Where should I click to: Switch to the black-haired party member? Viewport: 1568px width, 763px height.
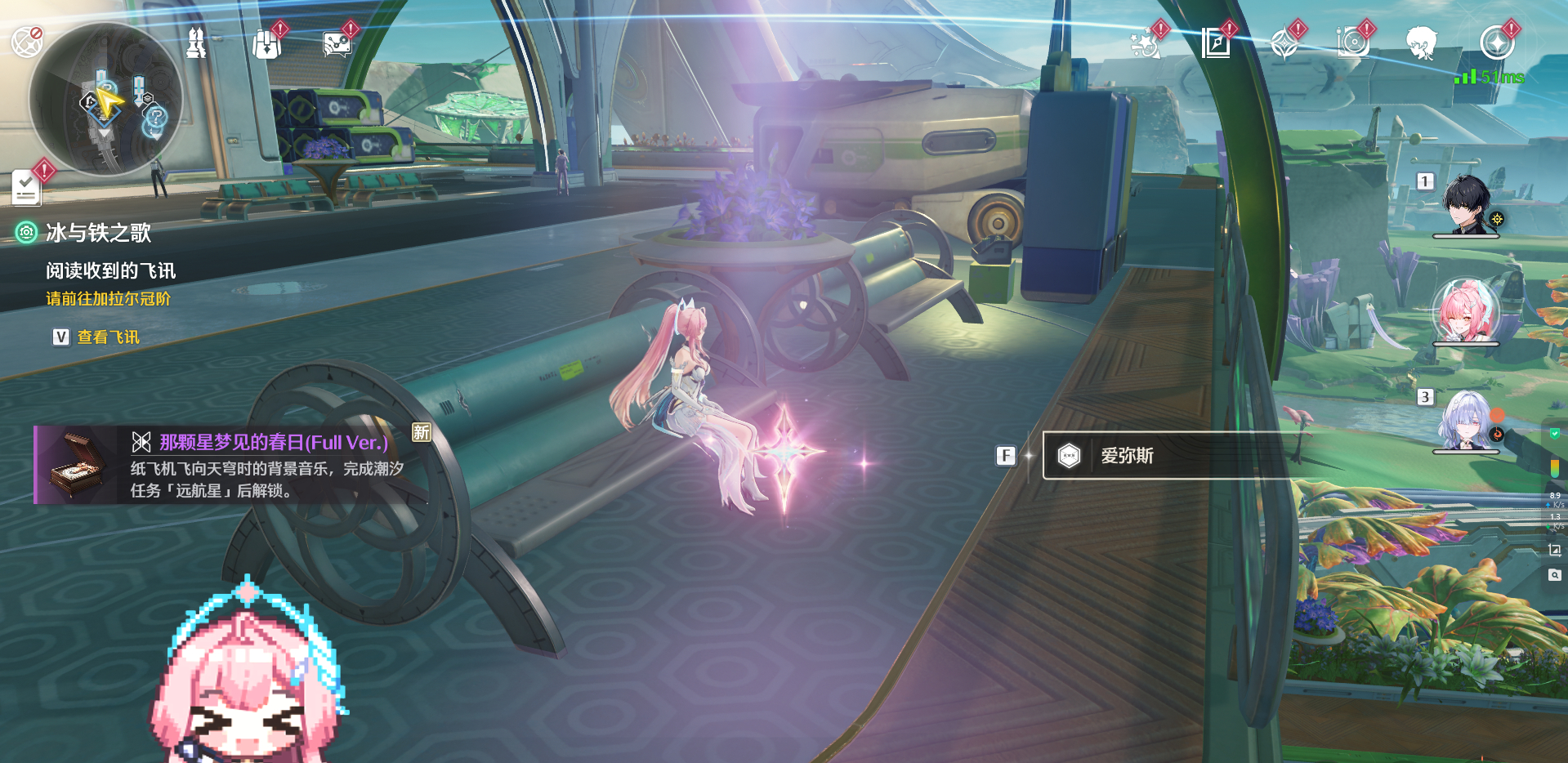click(x=1467, y=204)
